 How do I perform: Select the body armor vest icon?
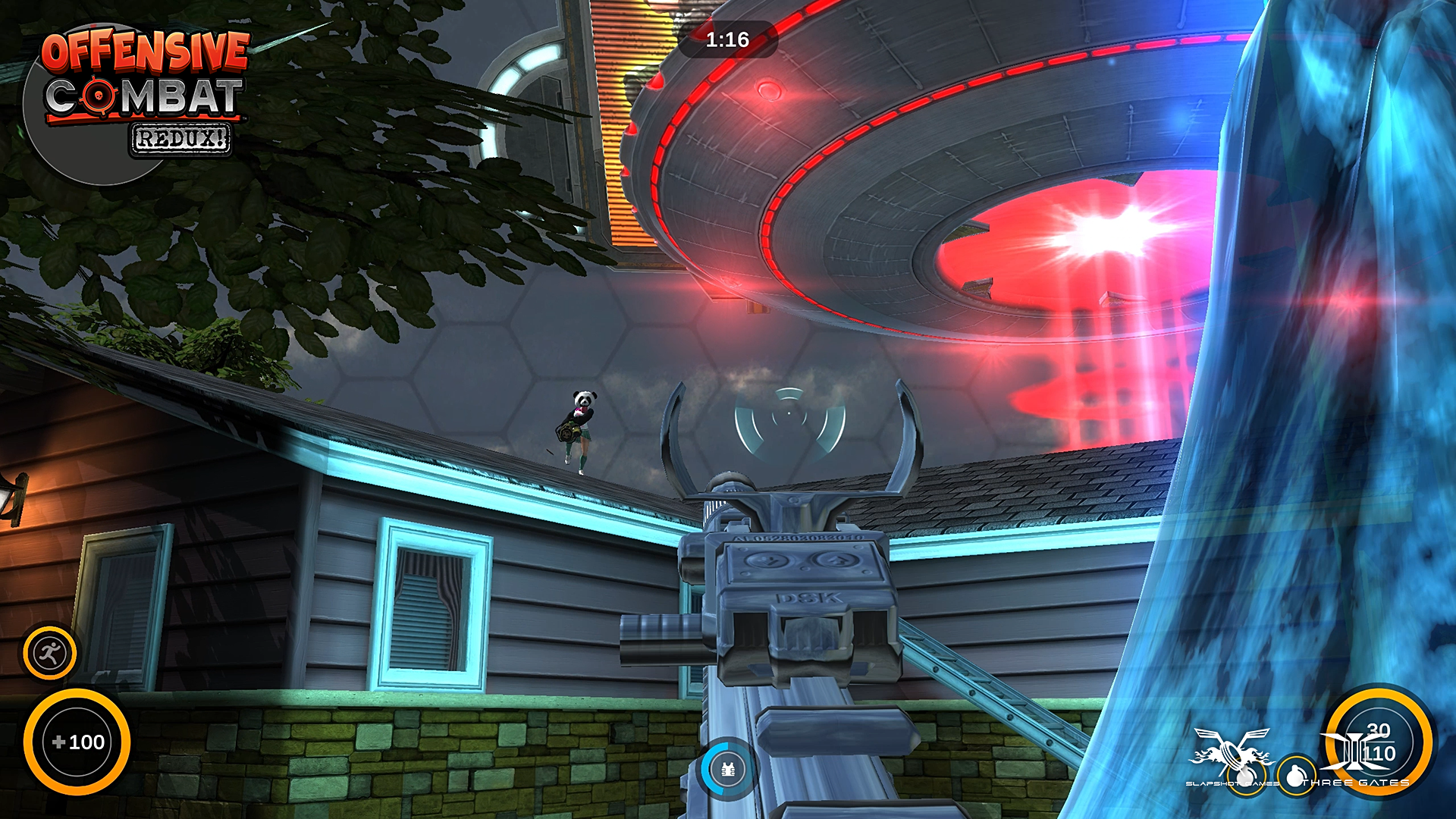[727, 770]
